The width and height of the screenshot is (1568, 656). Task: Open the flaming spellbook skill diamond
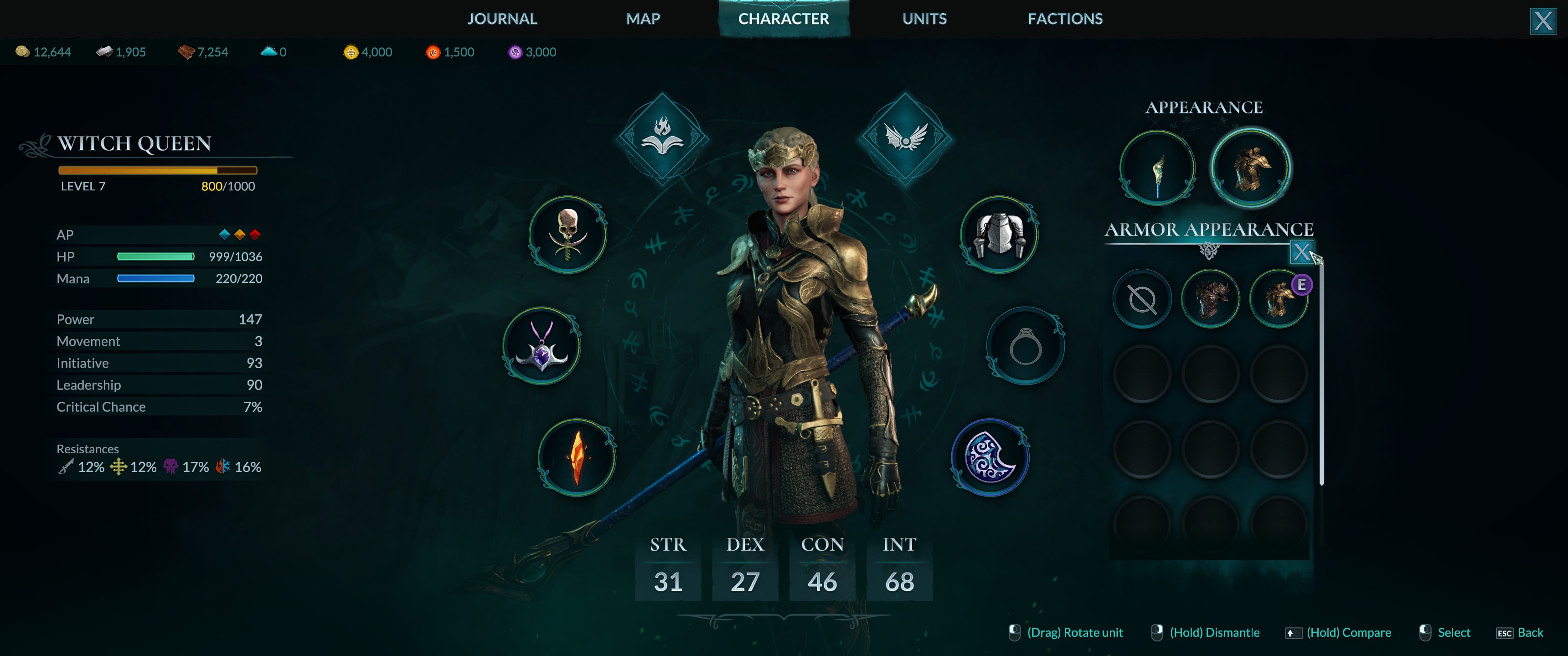click(x=662, y=138)
